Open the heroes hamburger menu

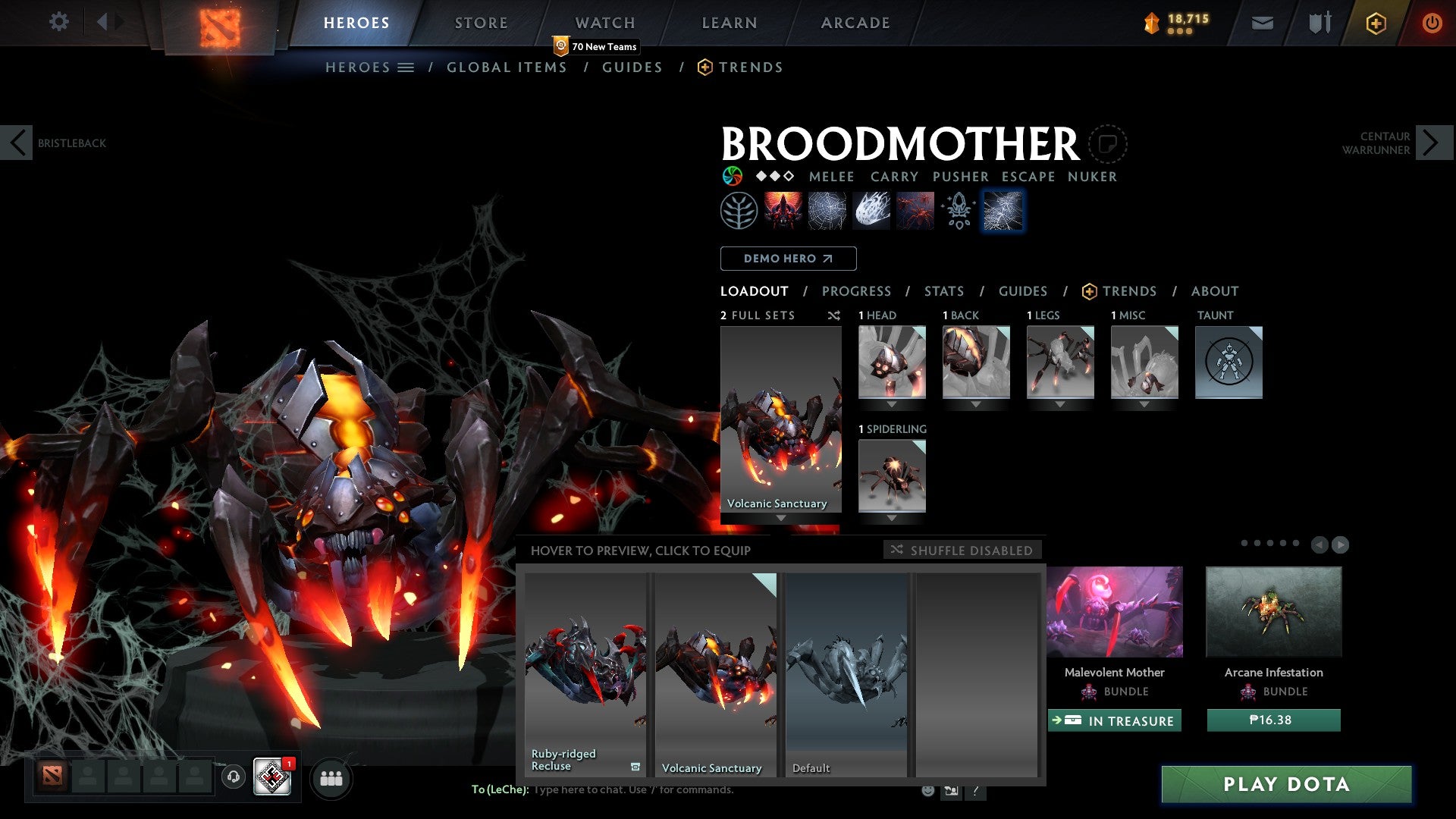407,67
